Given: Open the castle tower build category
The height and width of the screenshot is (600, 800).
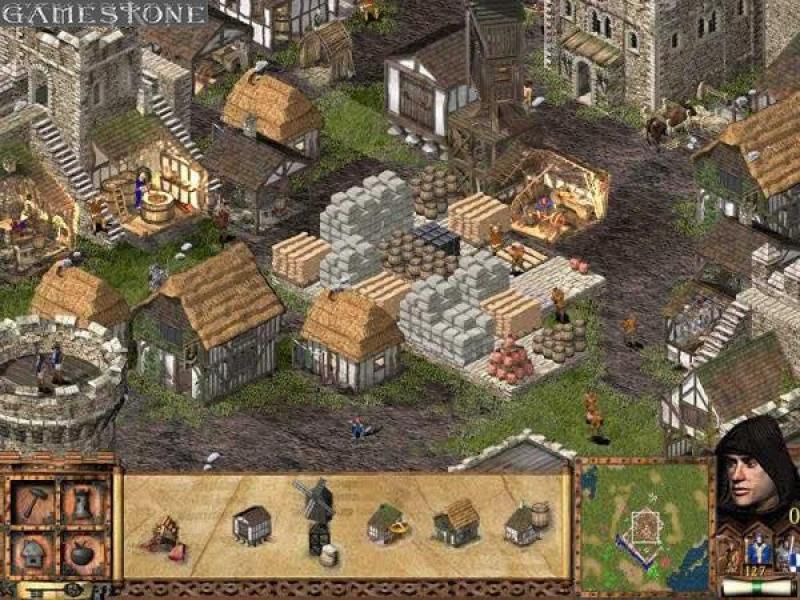Looking at the screenshot, I should [x=82, y=502].
